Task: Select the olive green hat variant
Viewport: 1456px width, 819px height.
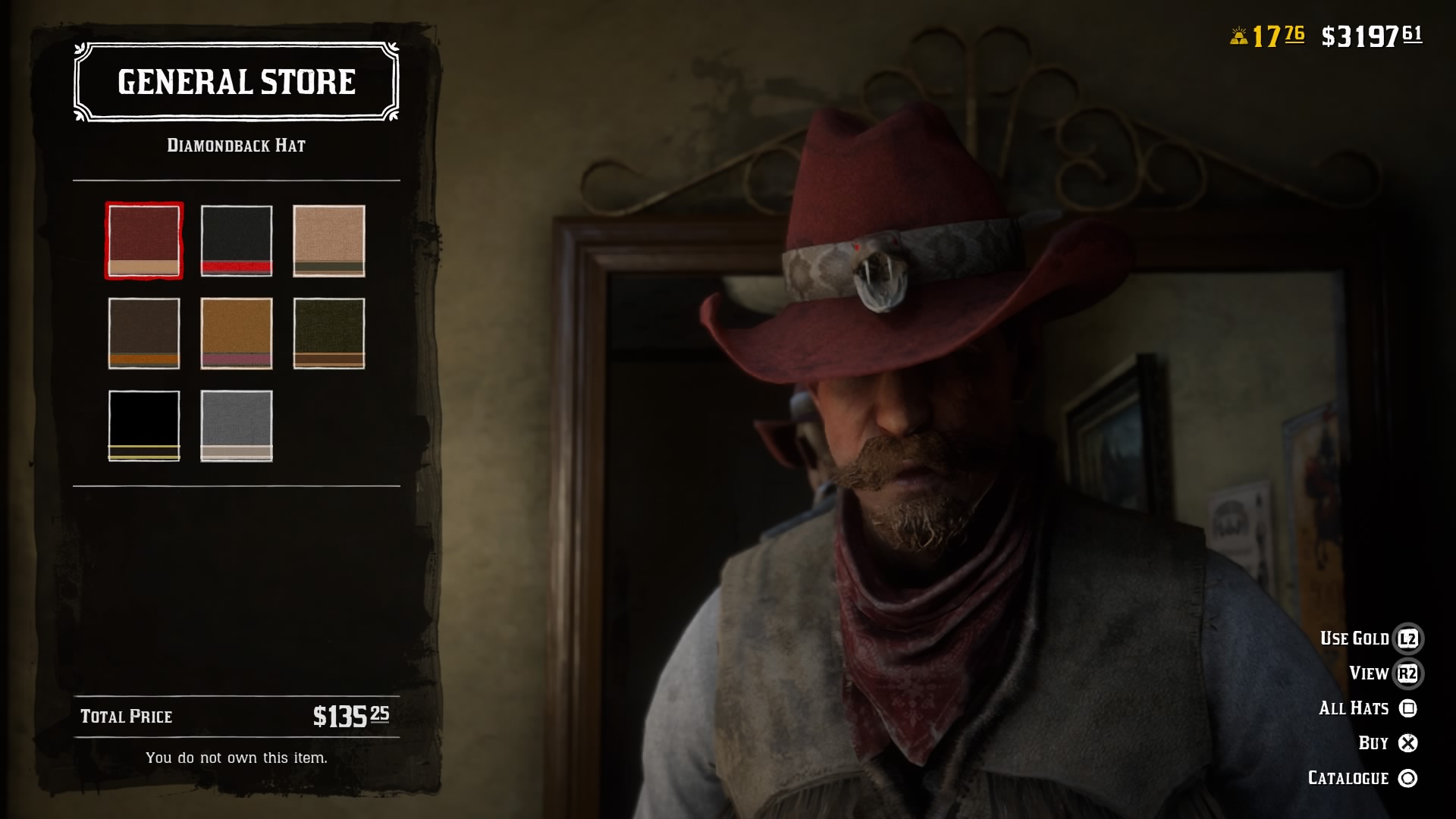Action: [329, 334]
